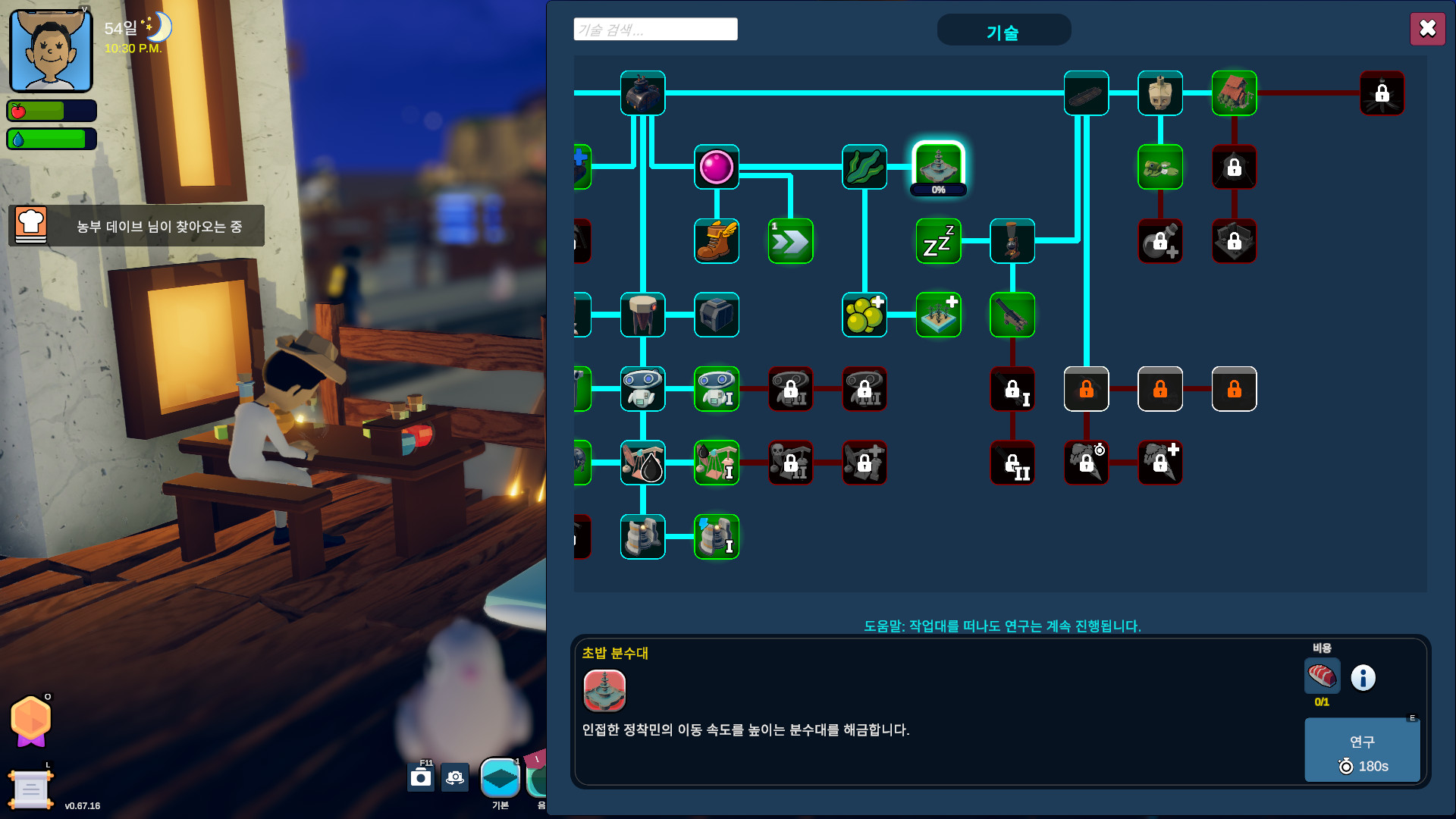Close the technology tree window
The width and height of the screenshot is (1456, 819).
[x=1427, y=29]
